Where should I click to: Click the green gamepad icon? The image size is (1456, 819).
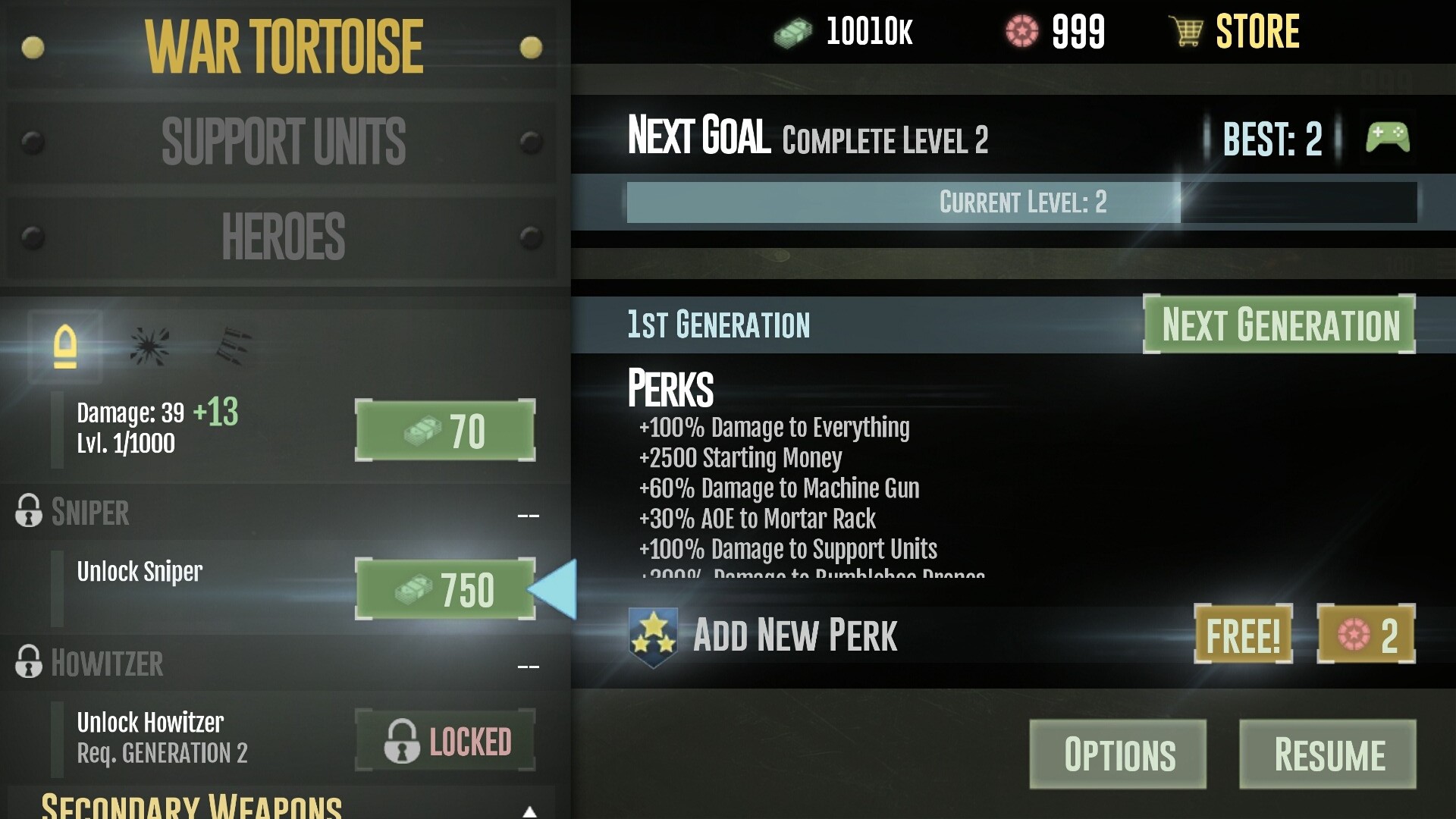tap(1387, 138)
